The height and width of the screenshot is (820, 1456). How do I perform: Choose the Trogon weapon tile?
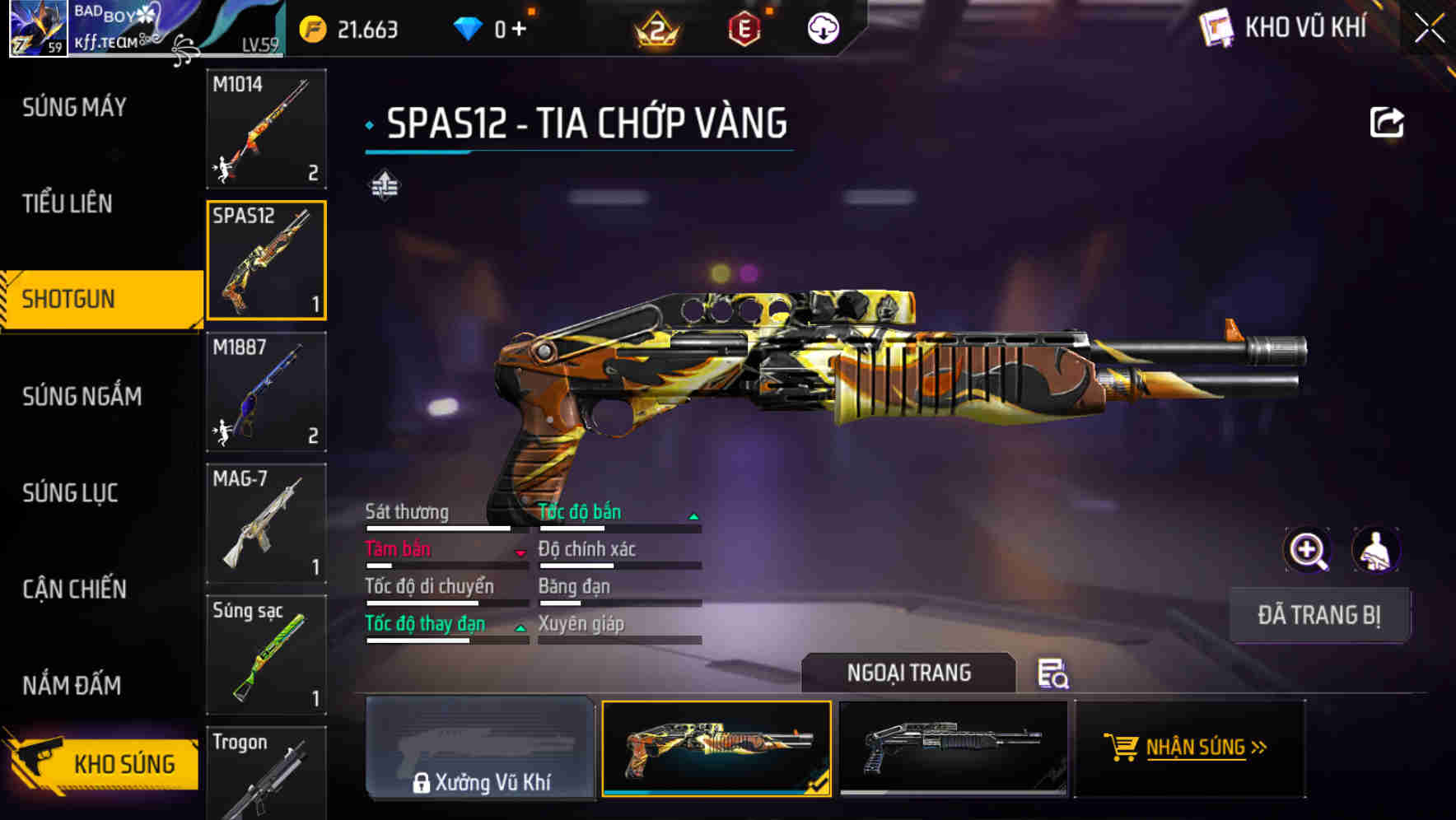pos(266,774)
